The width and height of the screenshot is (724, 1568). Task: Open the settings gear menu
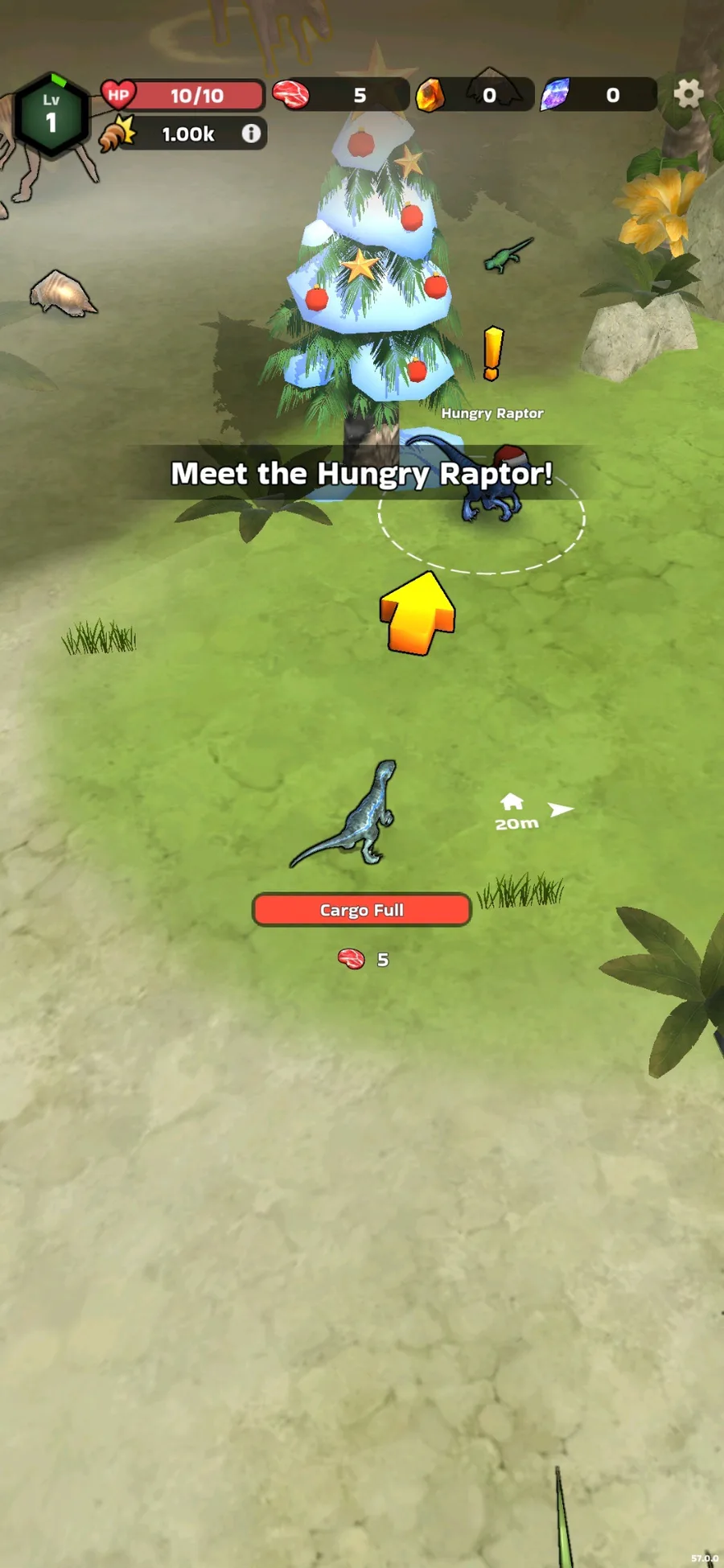(x=688, y=94)
